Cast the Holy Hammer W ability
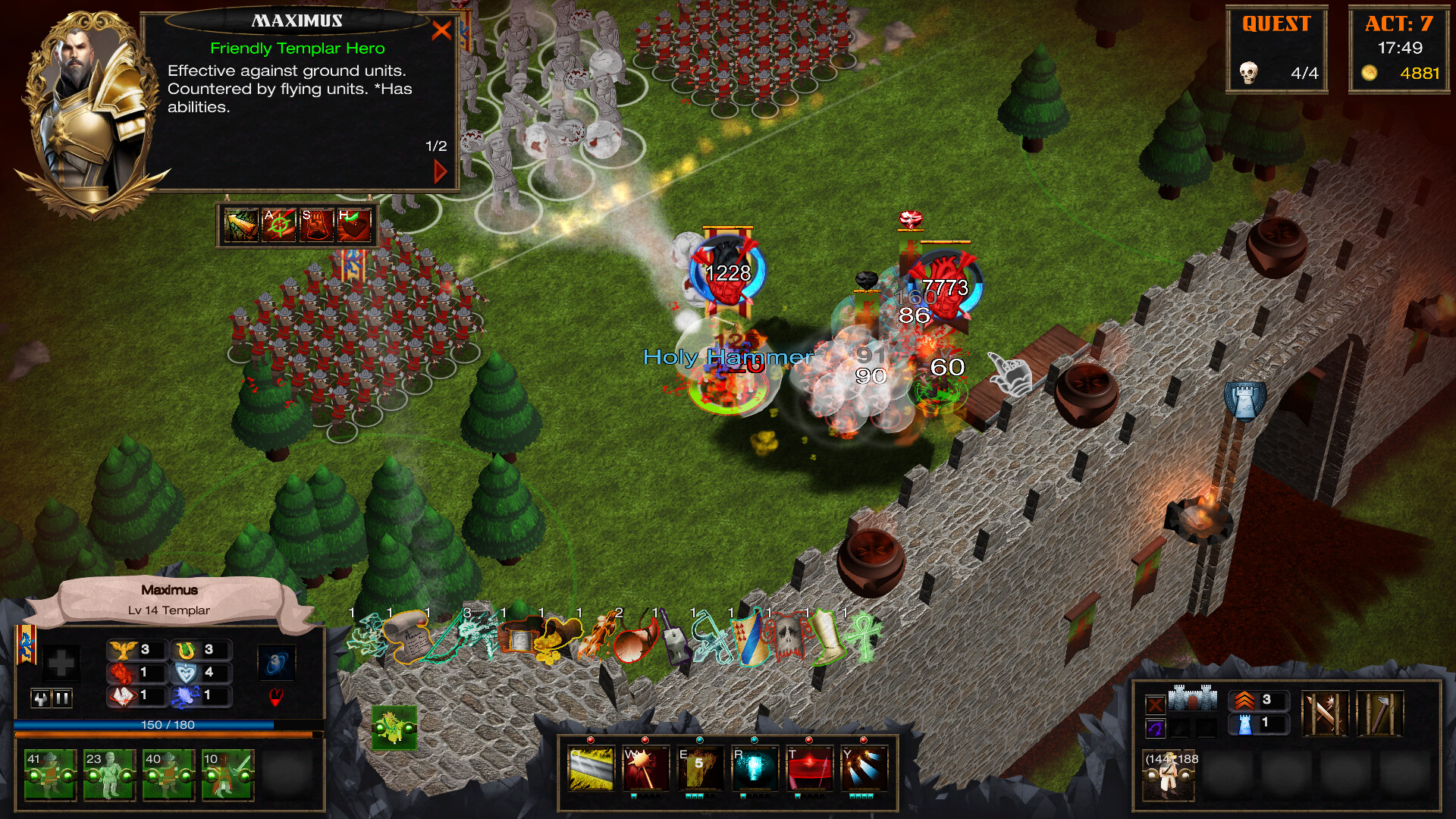1456x819 pixels. 647,768
